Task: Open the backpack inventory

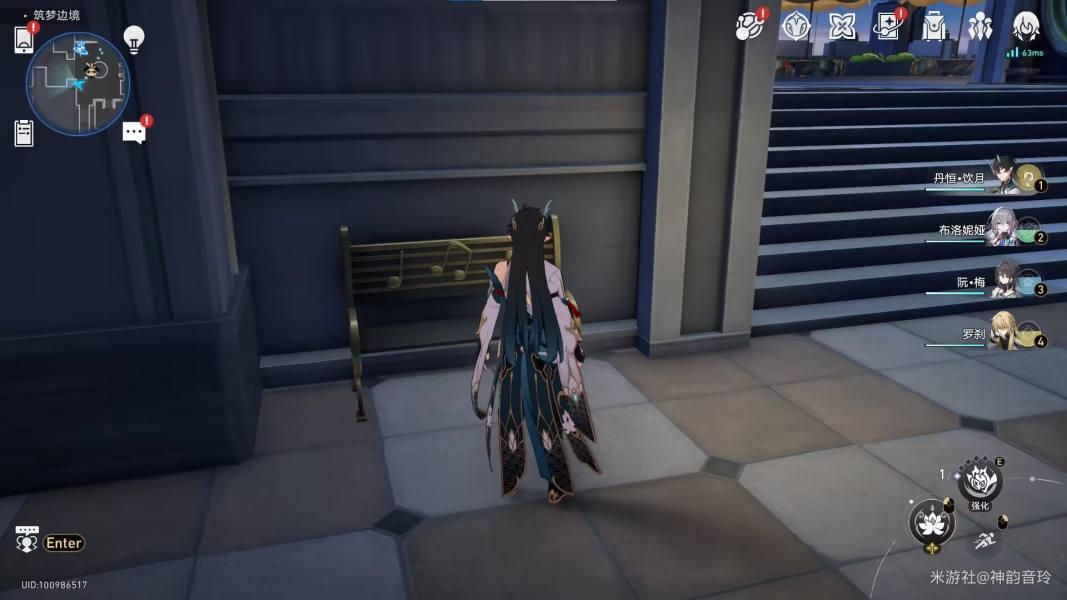Action: (x=934, y=27)
